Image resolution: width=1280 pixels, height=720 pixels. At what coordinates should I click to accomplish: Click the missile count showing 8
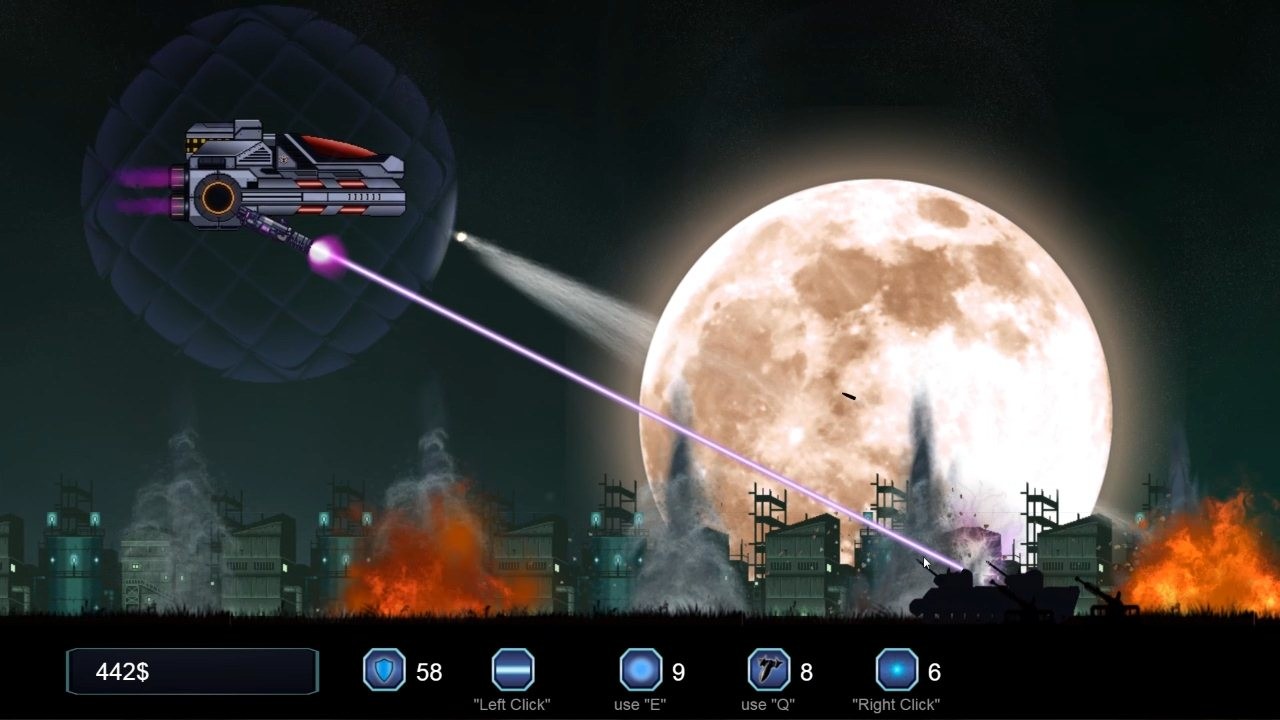pos(805,671)
